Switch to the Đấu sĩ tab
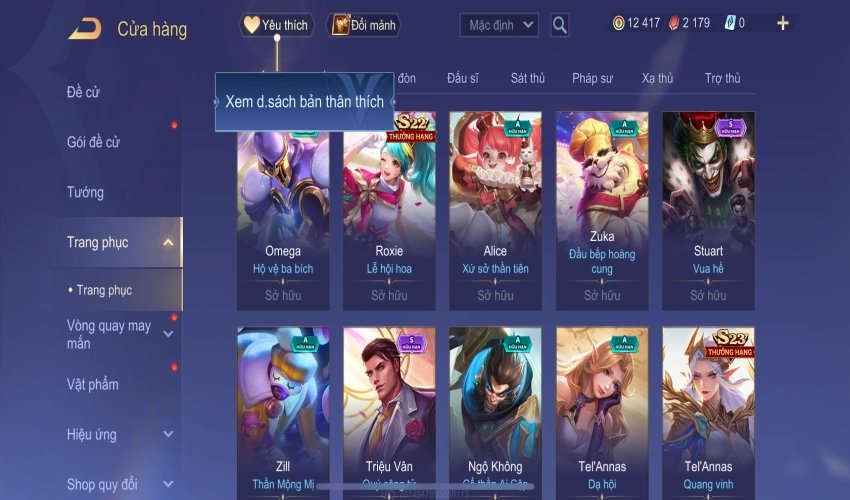 (464, 78)
